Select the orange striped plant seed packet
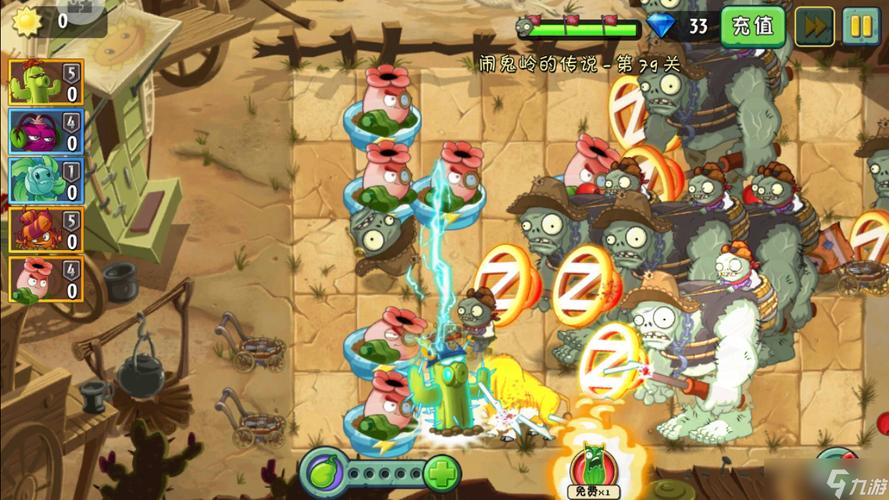 (x=45, y=229)
